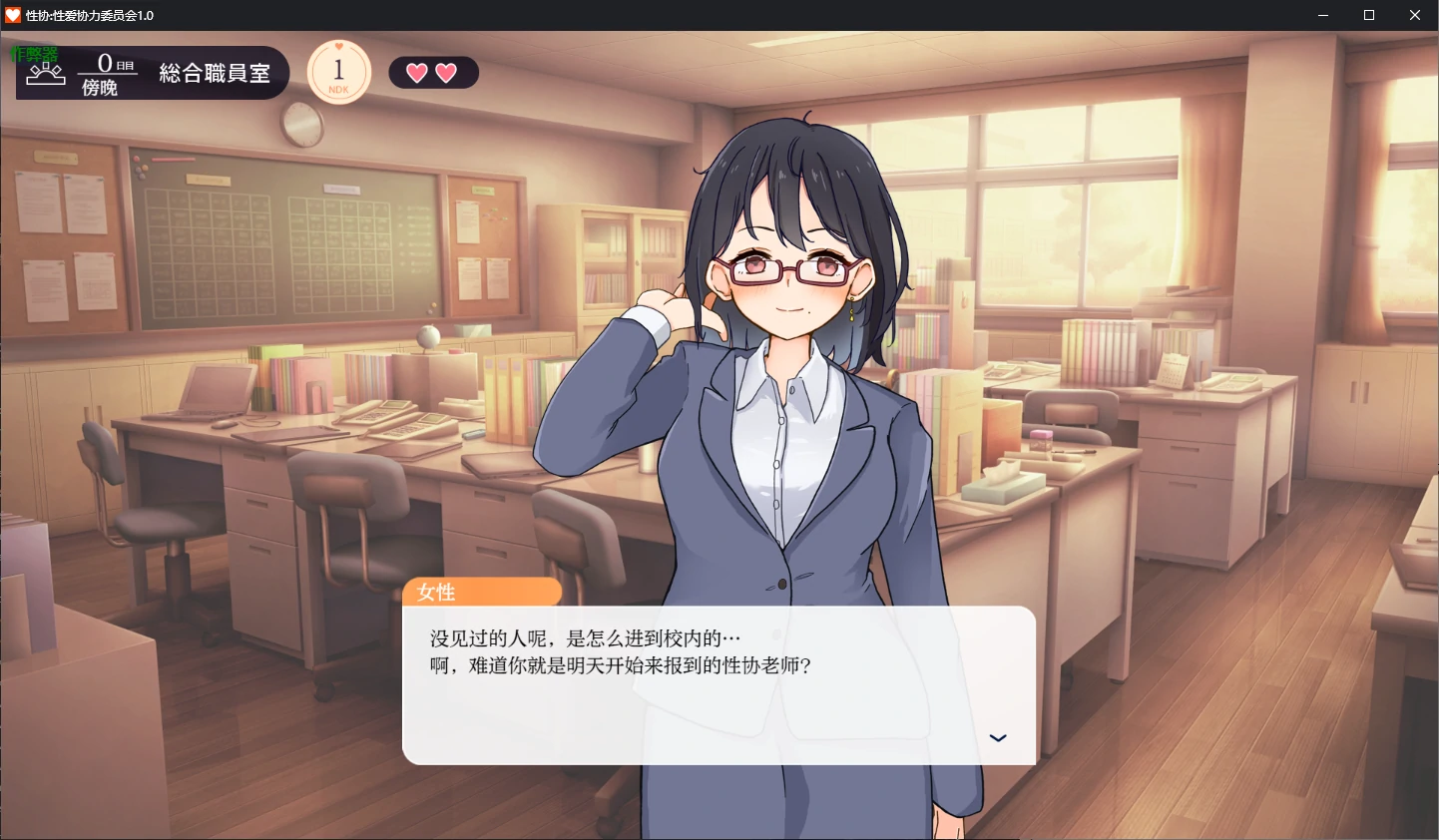Click the sunset evening-time icon
The image size is (1439, 840).
[45, 73]
